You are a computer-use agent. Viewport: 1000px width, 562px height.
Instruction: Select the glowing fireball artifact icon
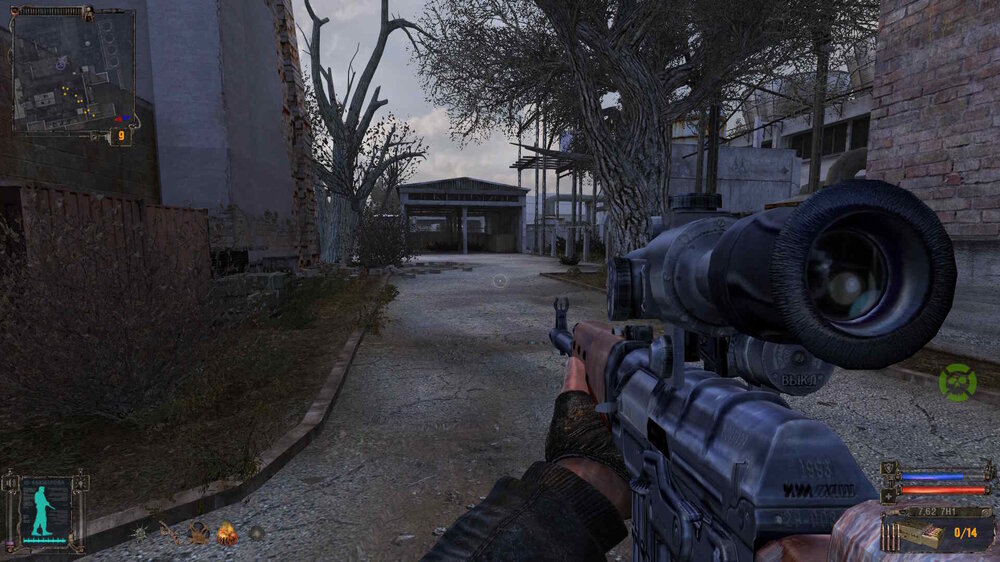(227, 534)
